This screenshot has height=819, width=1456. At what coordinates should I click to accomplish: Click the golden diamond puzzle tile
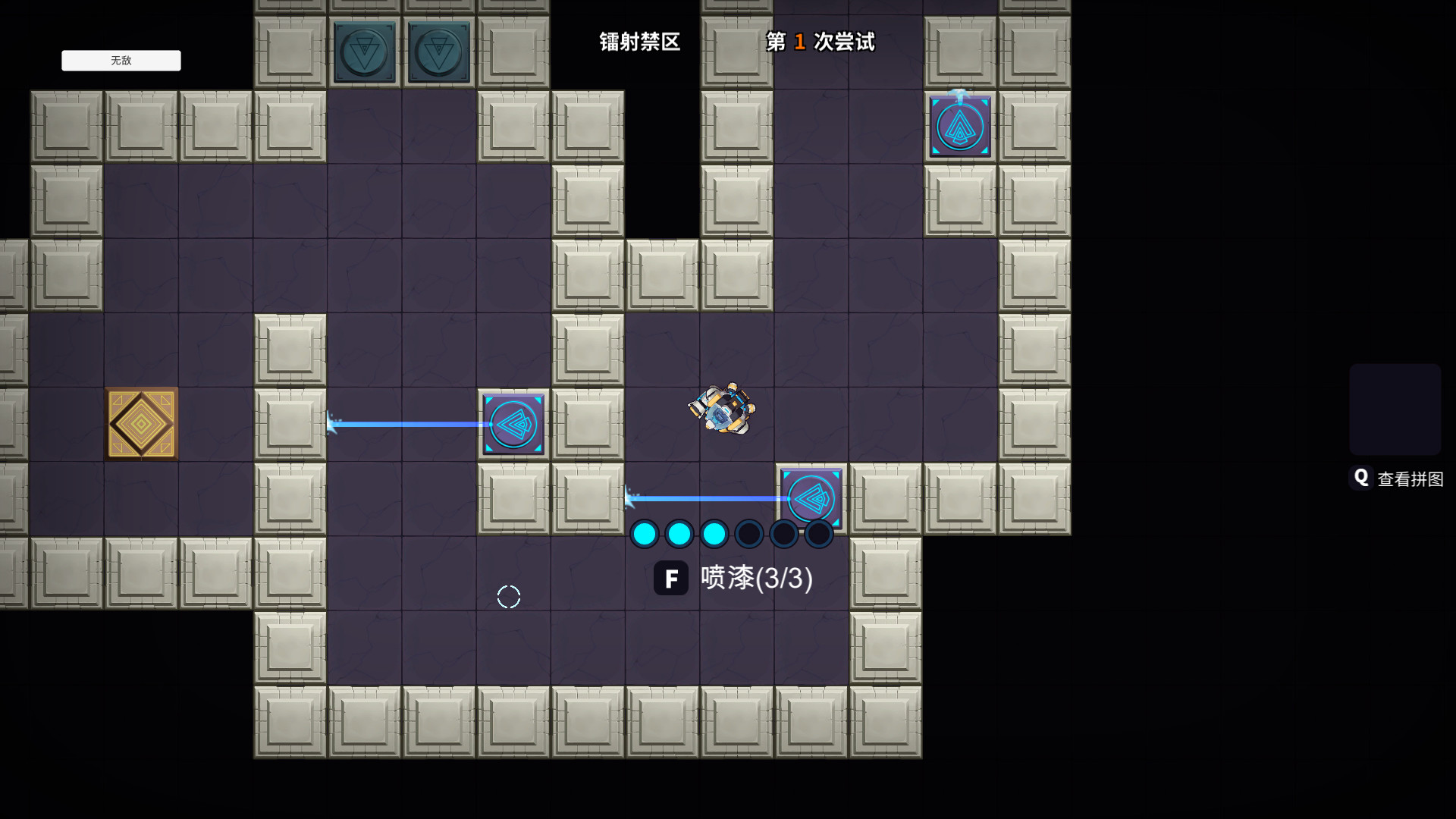click(x=142, y=424)
